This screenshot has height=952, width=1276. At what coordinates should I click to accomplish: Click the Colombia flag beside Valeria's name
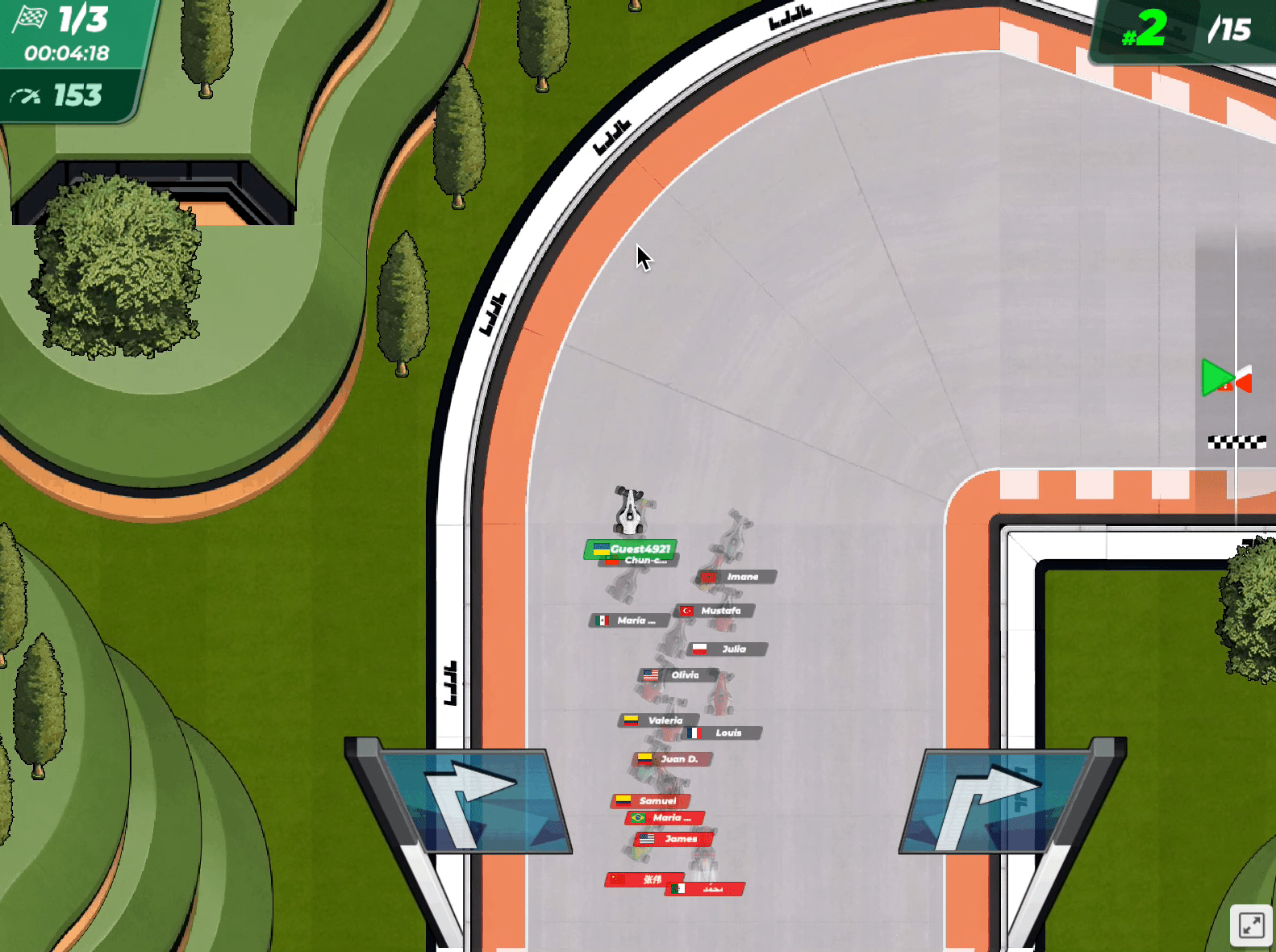pyautogui.click(x=633, y=720)
